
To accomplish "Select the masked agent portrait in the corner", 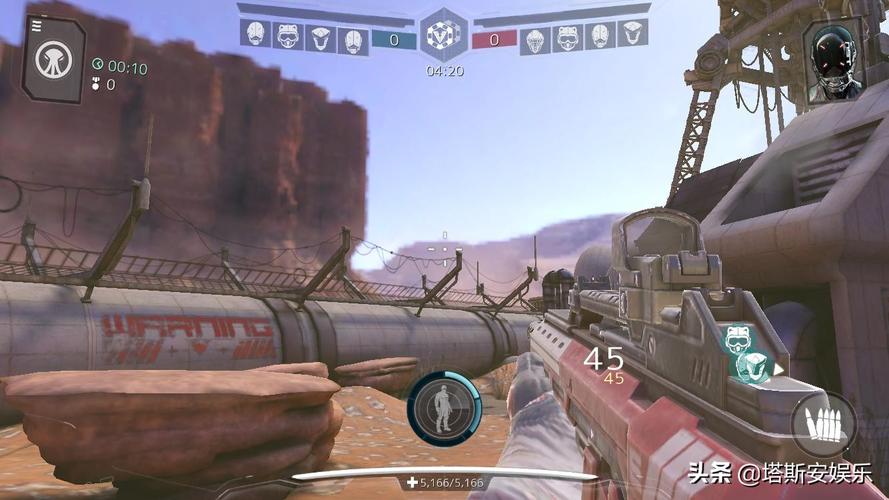I will [833, 58].
